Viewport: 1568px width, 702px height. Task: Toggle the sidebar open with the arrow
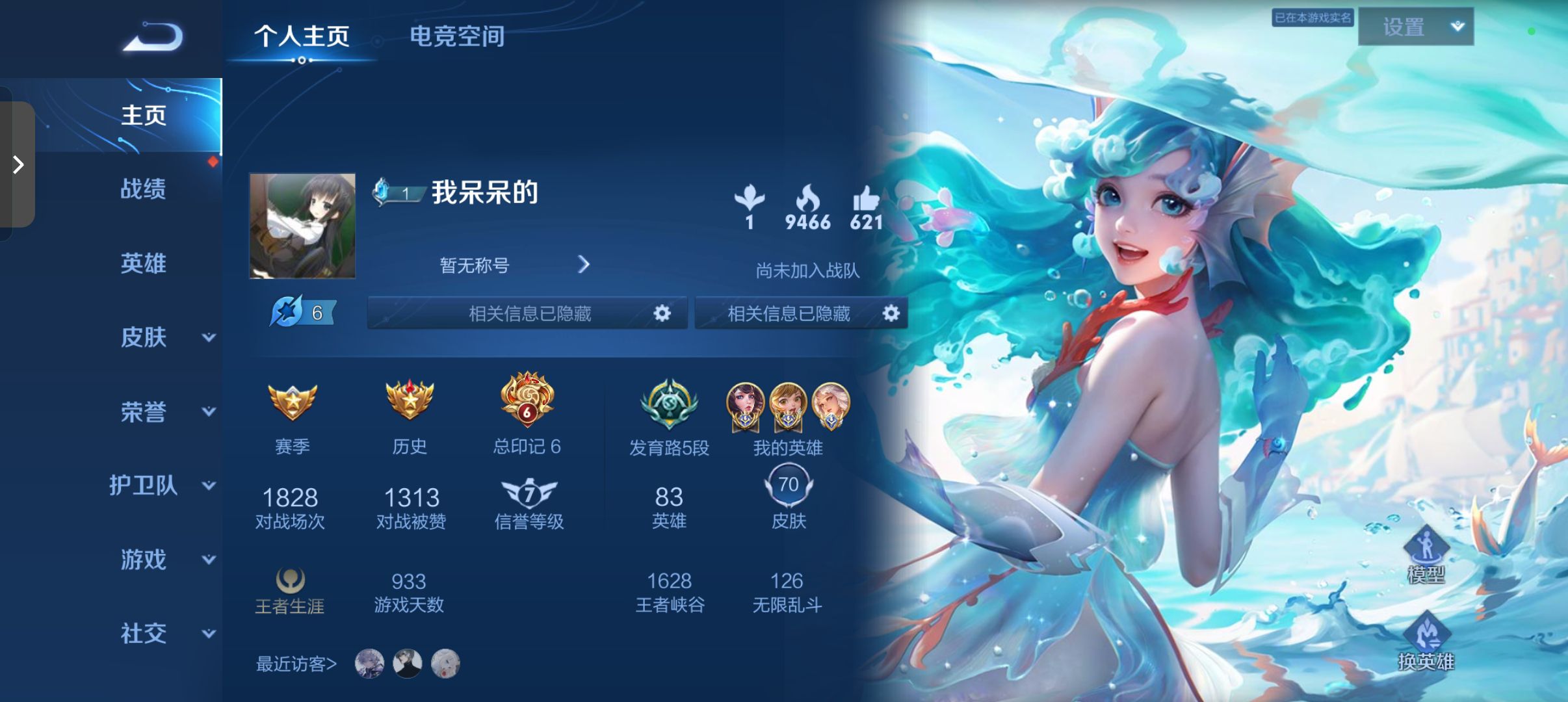pyautogui.click(x=18, y=166)
